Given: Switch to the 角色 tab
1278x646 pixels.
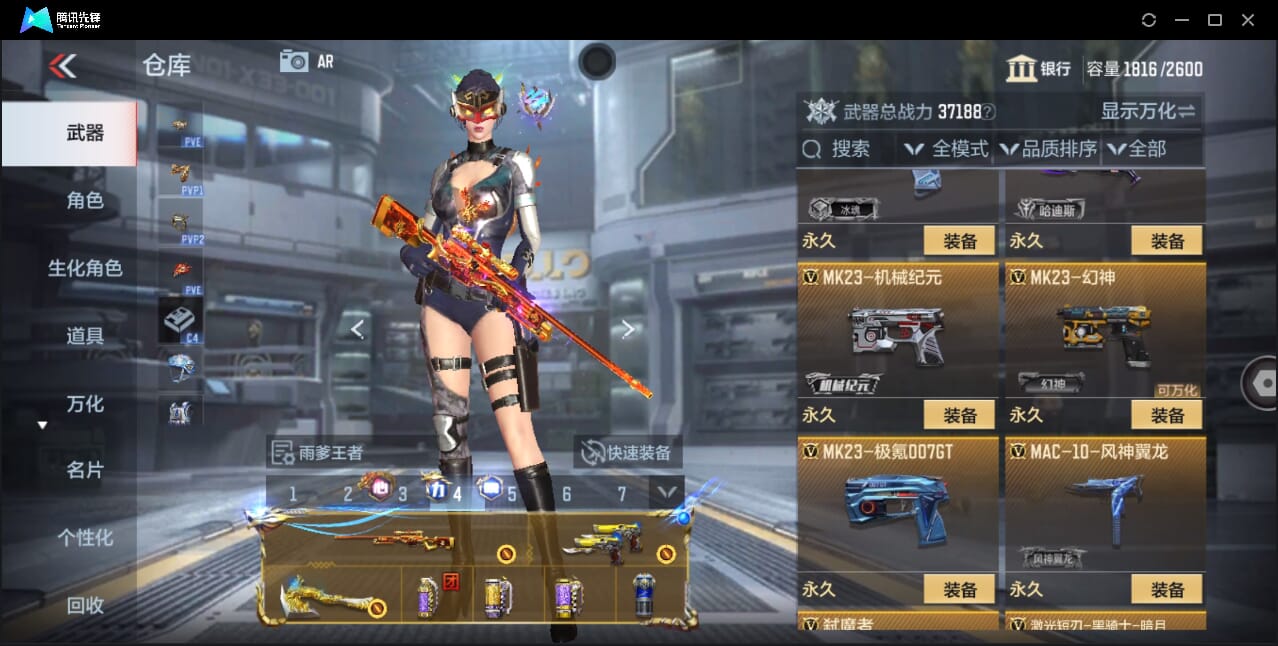Looking at the screenshot, I should tap(85, 200).
